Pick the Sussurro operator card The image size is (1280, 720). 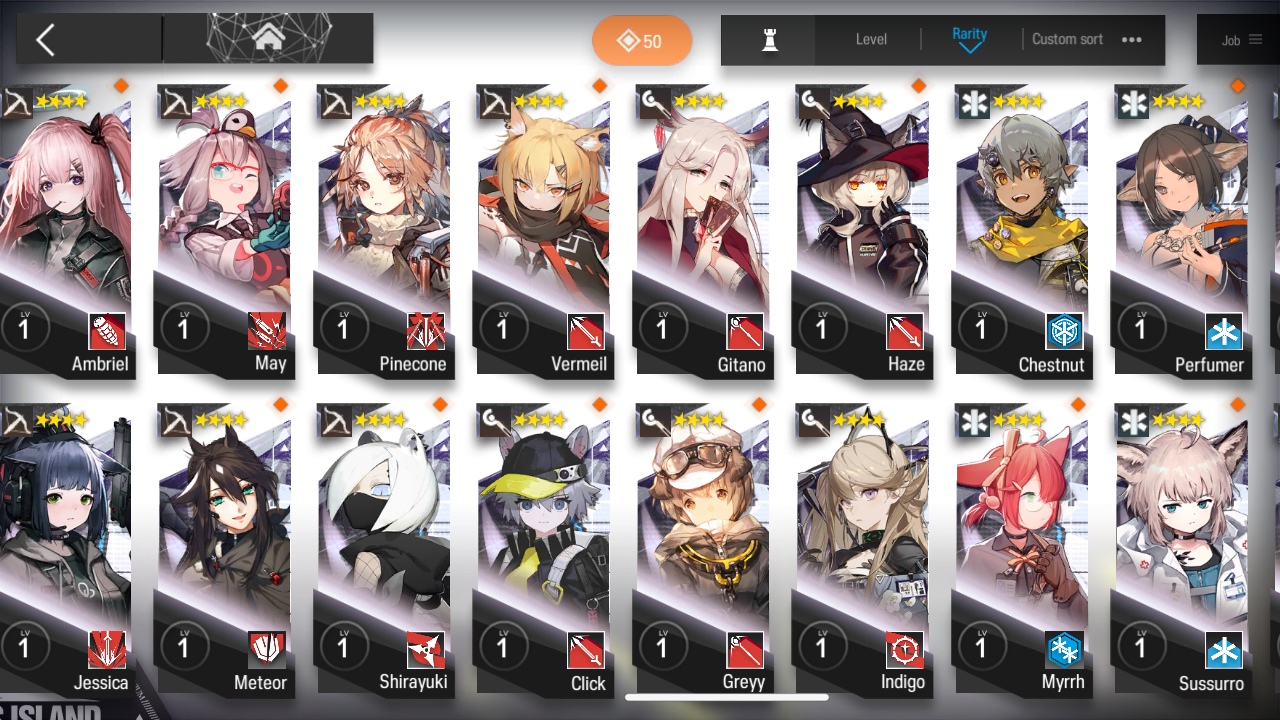pos(1181,550)
